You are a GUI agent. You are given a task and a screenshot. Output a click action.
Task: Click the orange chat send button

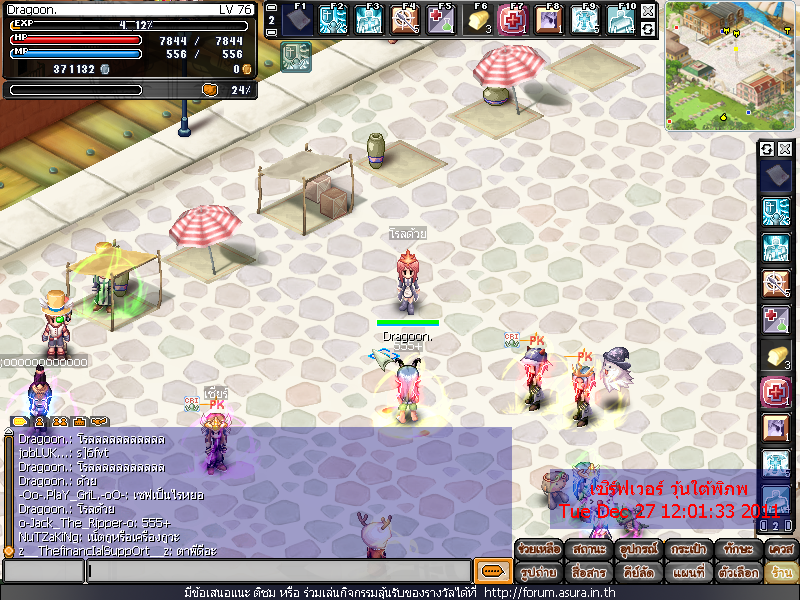tap(491, 571)
